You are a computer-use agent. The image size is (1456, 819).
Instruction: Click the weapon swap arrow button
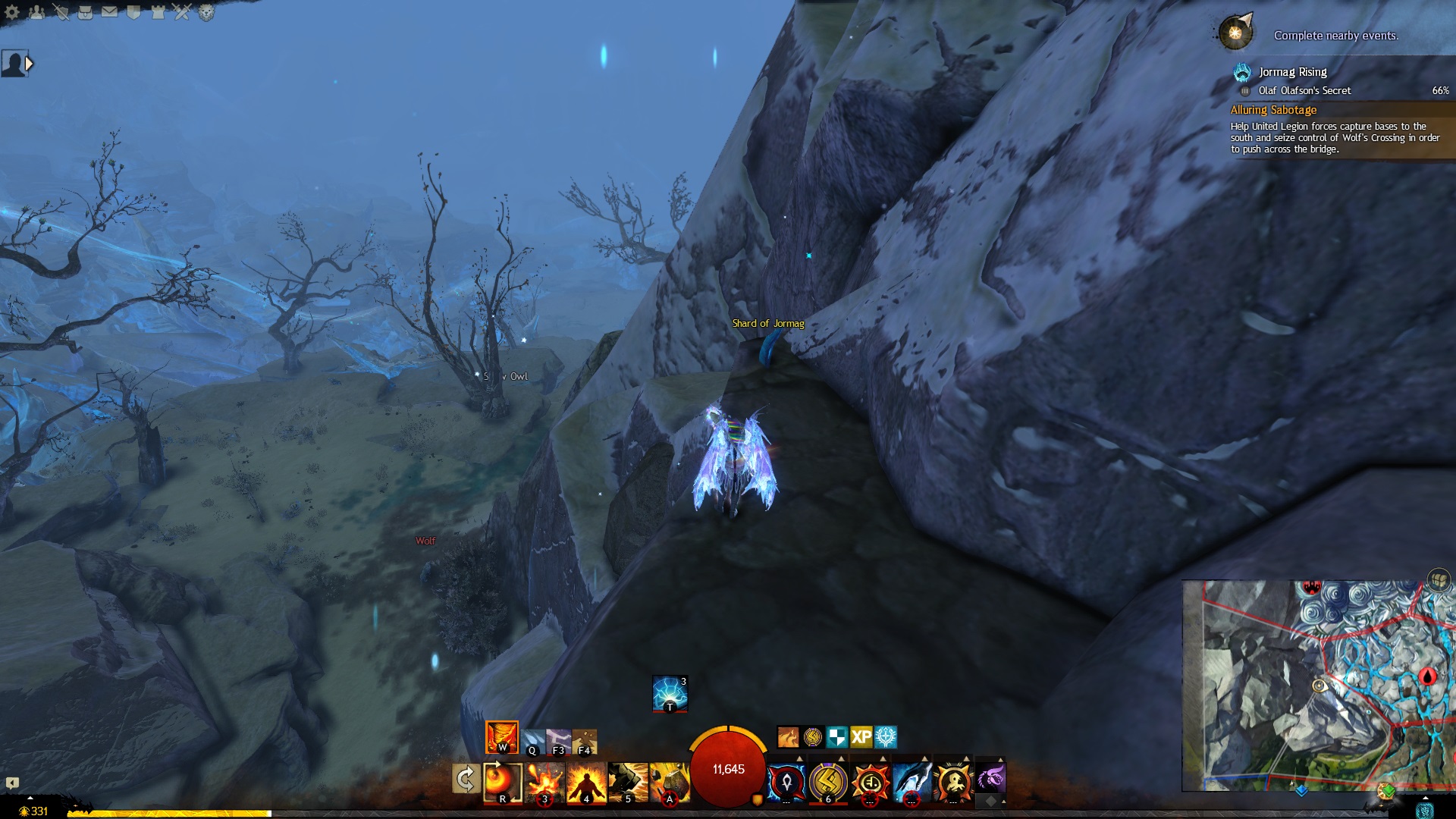pyautogui.click(x=465, y=779)
